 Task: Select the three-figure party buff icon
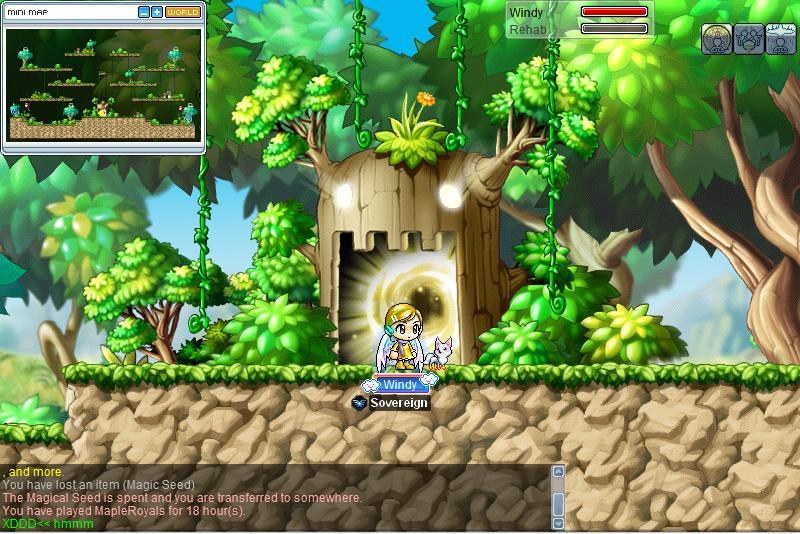click(x=748, y=38)
